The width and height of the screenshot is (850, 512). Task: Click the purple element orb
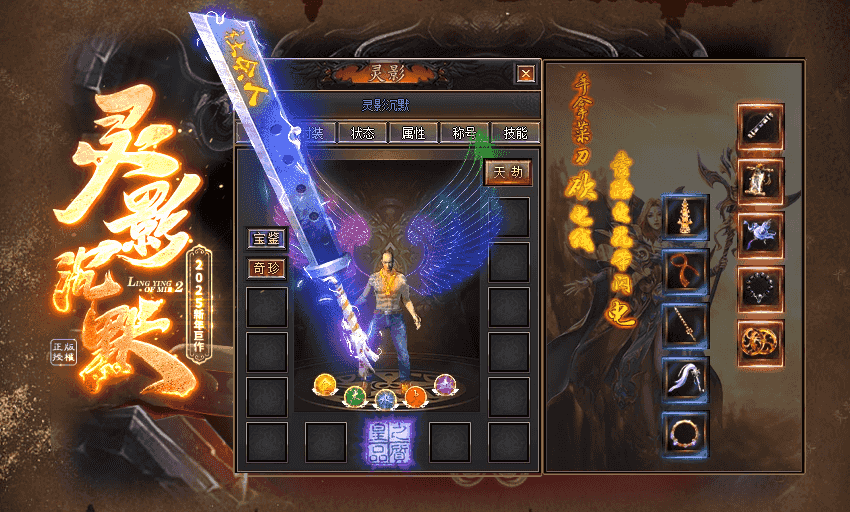445,384
